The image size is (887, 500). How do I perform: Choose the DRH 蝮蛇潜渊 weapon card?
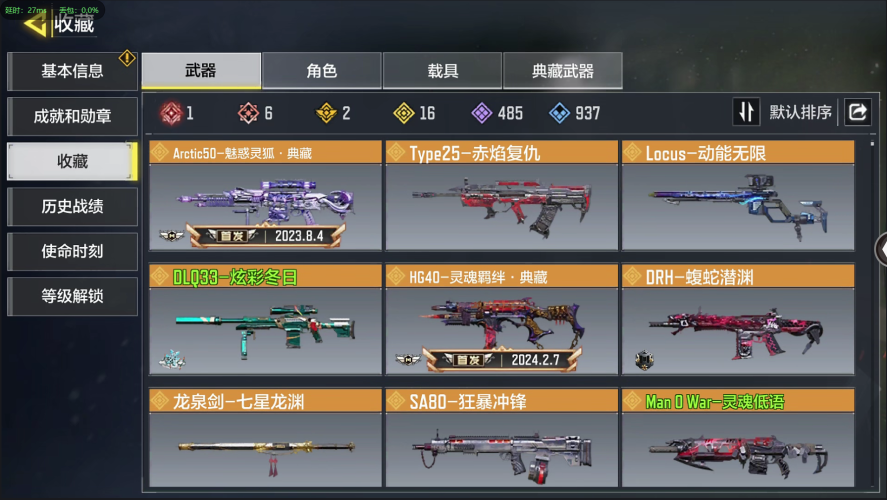tap(738, 320)
